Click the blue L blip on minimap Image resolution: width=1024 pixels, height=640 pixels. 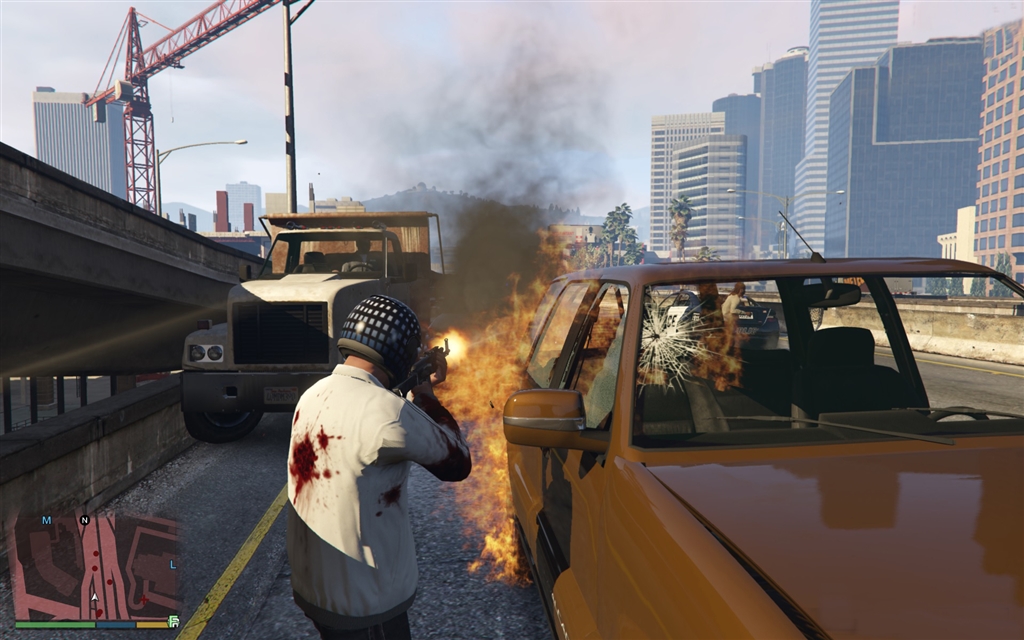tap(172, 565)
